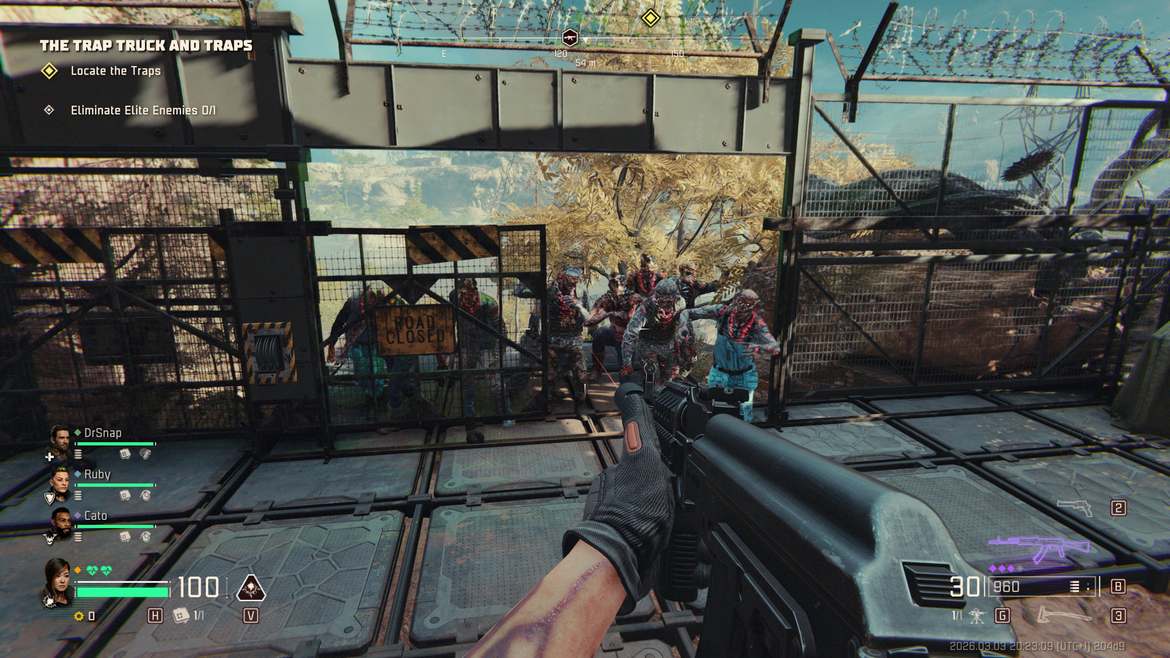The image size is (1170, 658).
Task: Select the 'Eliminate Elite Enemies' objective
Action: 142,110
